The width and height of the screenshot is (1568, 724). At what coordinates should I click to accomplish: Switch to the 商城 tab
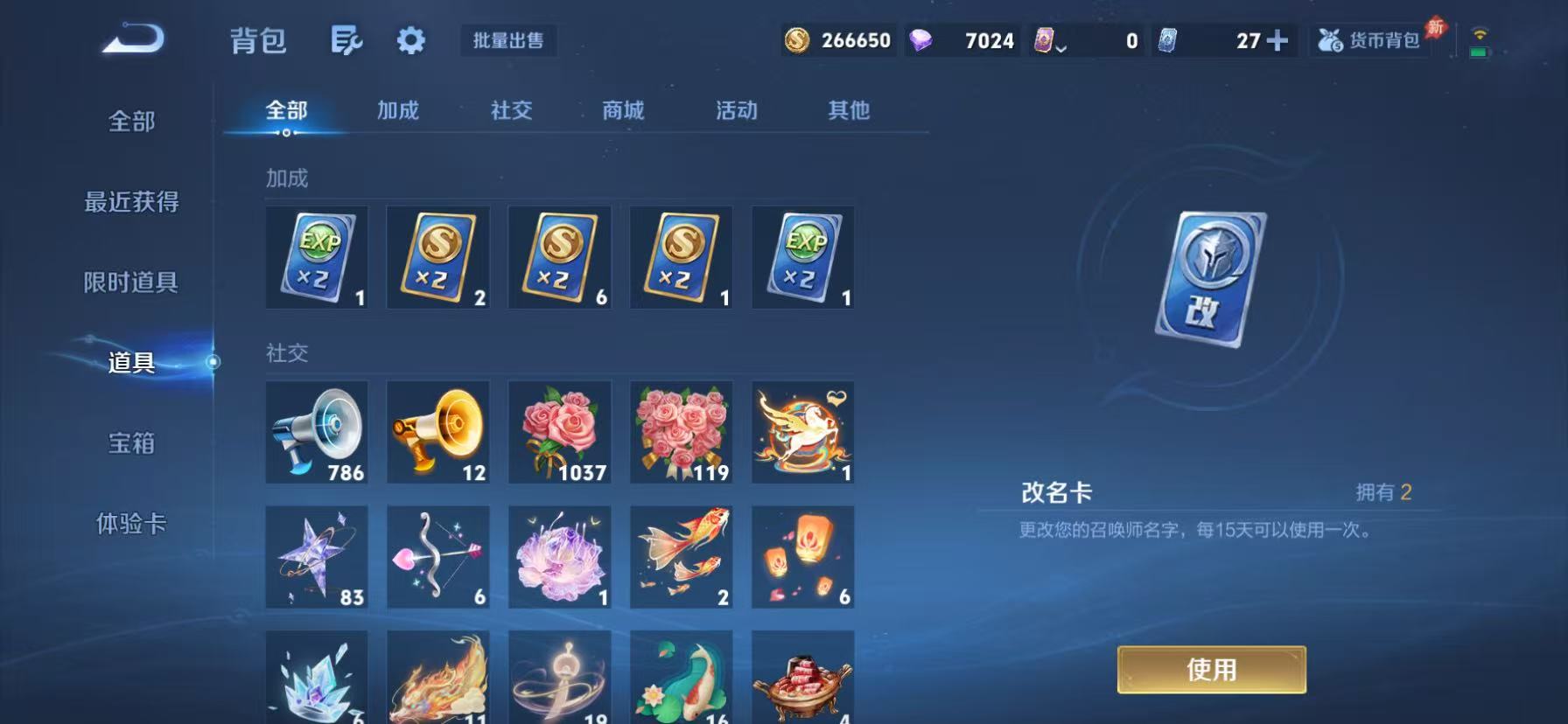622,110
